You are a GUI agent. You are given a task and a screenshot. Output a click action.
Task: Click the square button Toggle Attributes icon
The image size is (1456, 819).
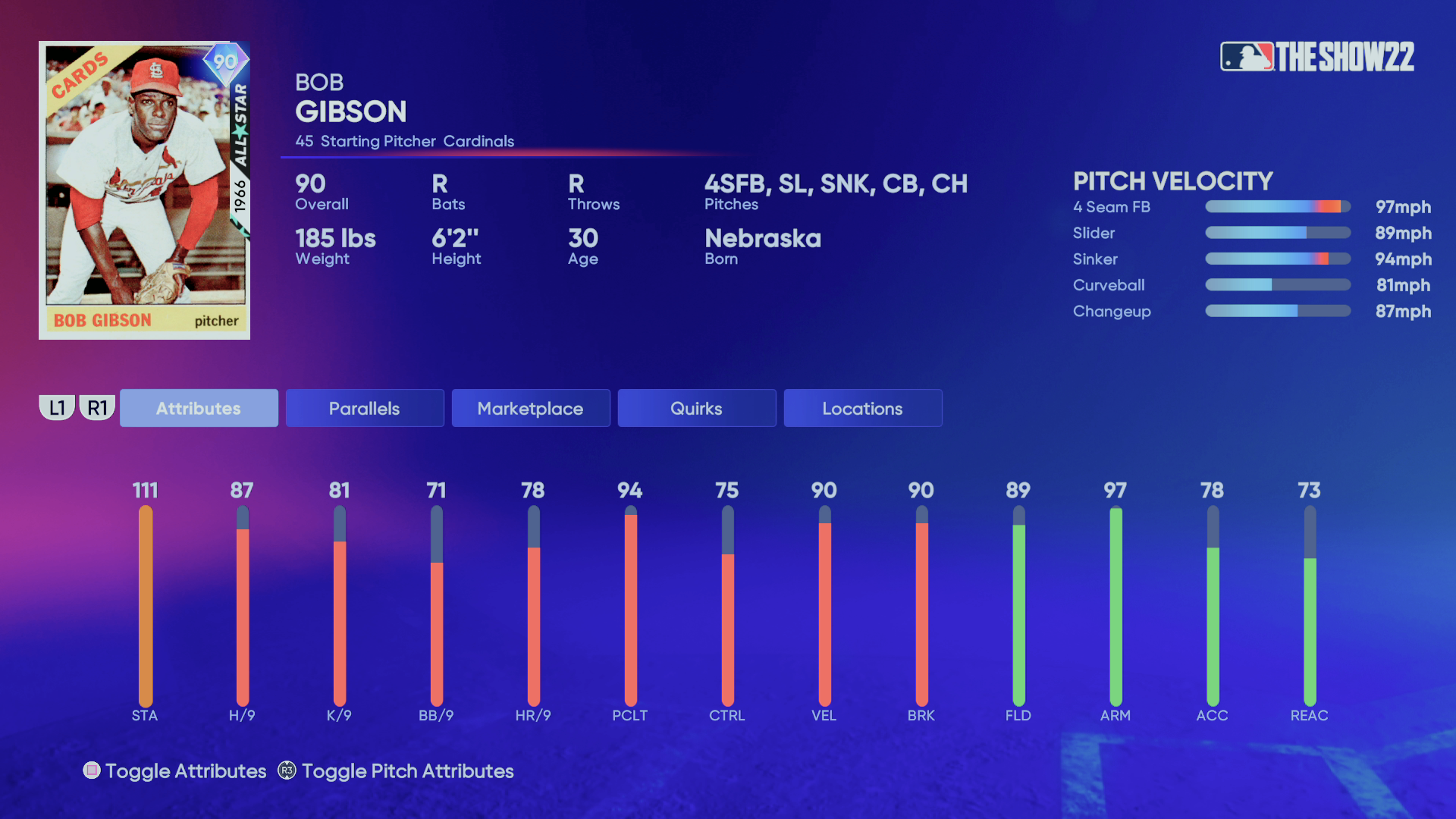[92, 770]
